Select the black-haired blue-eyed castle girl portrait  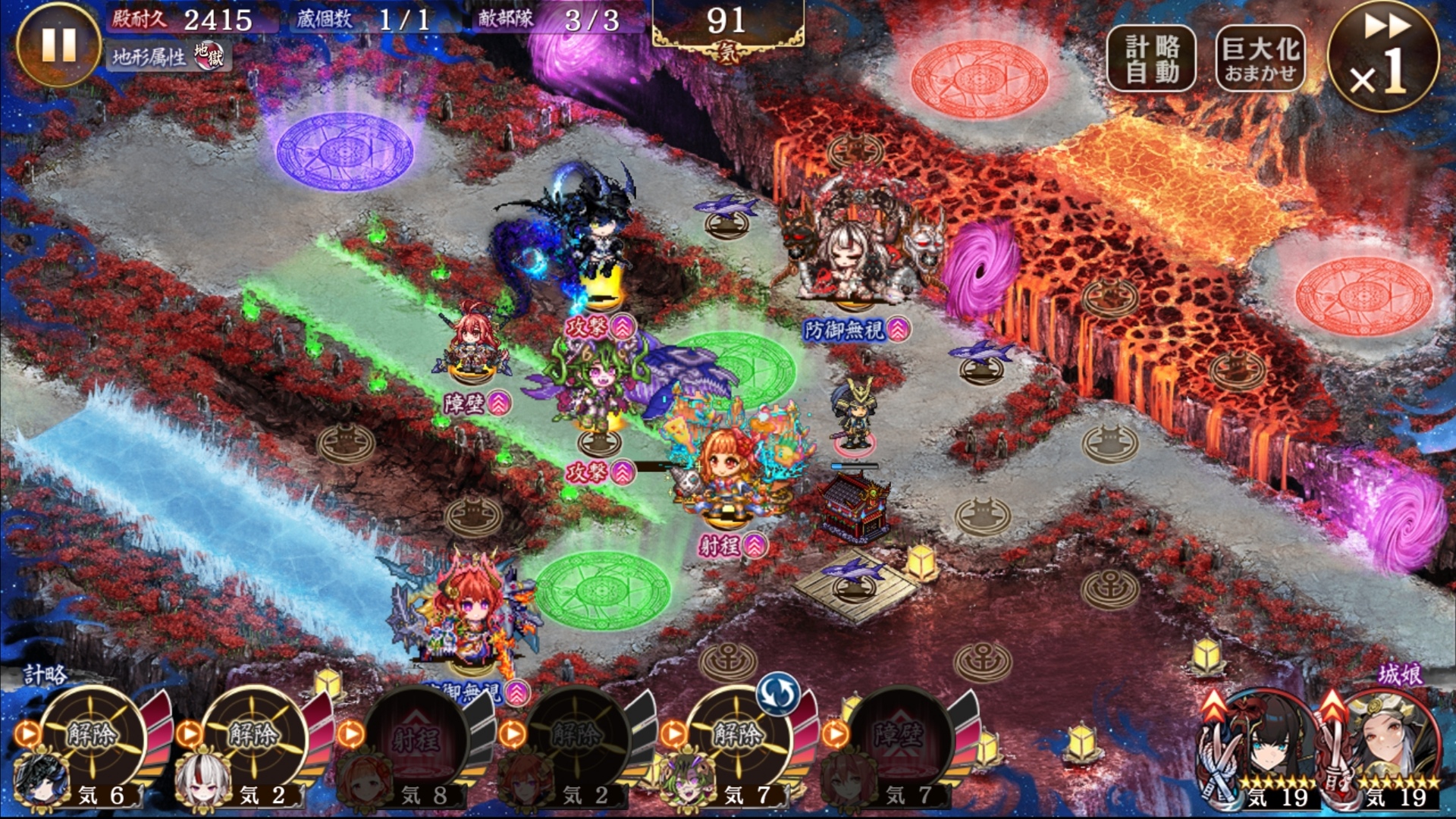click(x=1263, y=749)
